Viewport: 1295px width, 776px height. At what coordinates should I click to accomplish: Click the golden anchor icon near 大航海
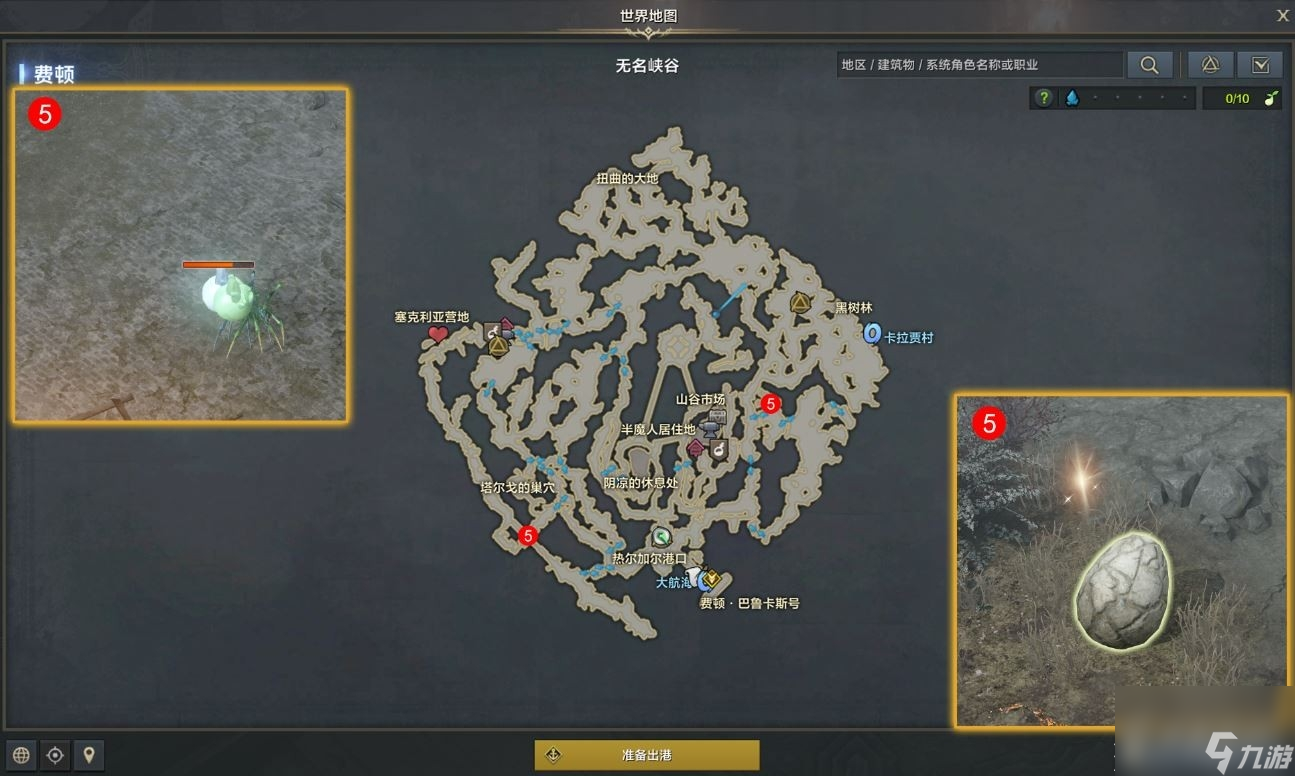point(711,576)
